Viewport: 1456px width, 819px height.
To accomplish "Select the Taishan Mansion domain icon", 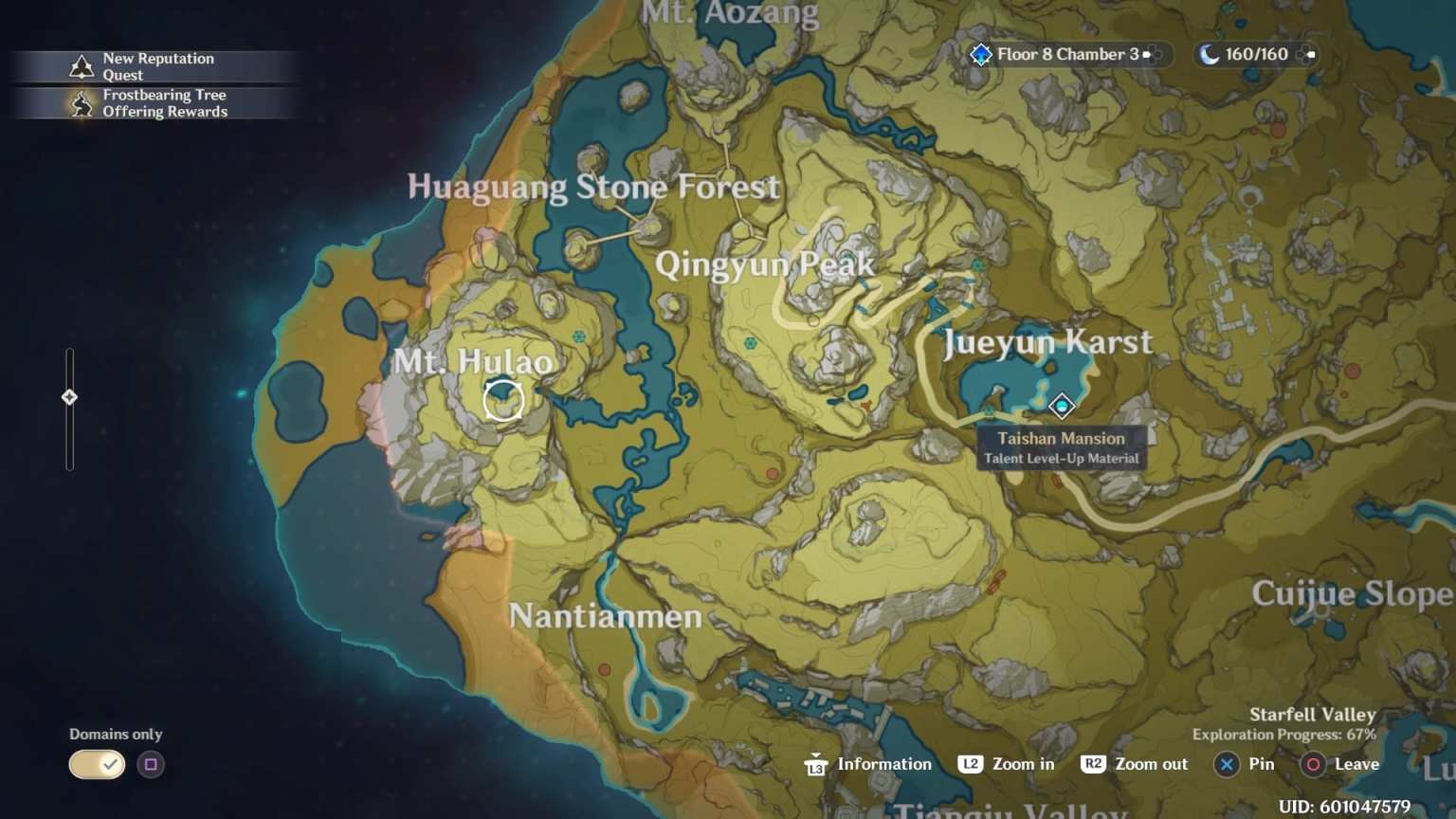I will 1061,408.
